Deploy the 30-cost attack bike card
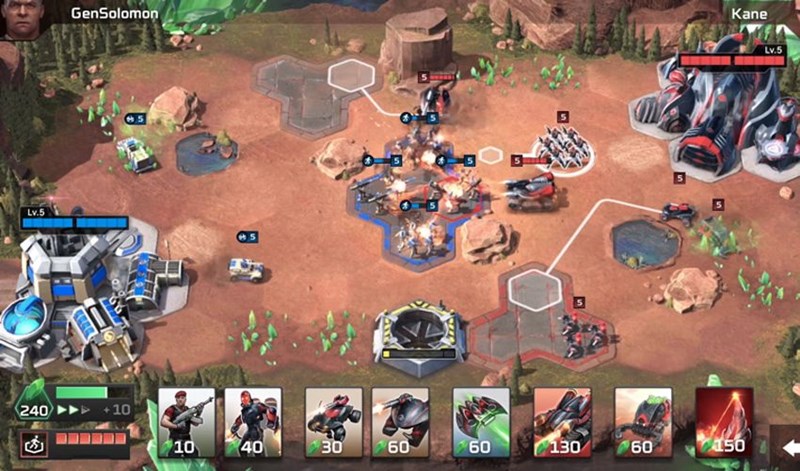Image resolution: width=800 pixels, height=471 pixels. point(333,422)
